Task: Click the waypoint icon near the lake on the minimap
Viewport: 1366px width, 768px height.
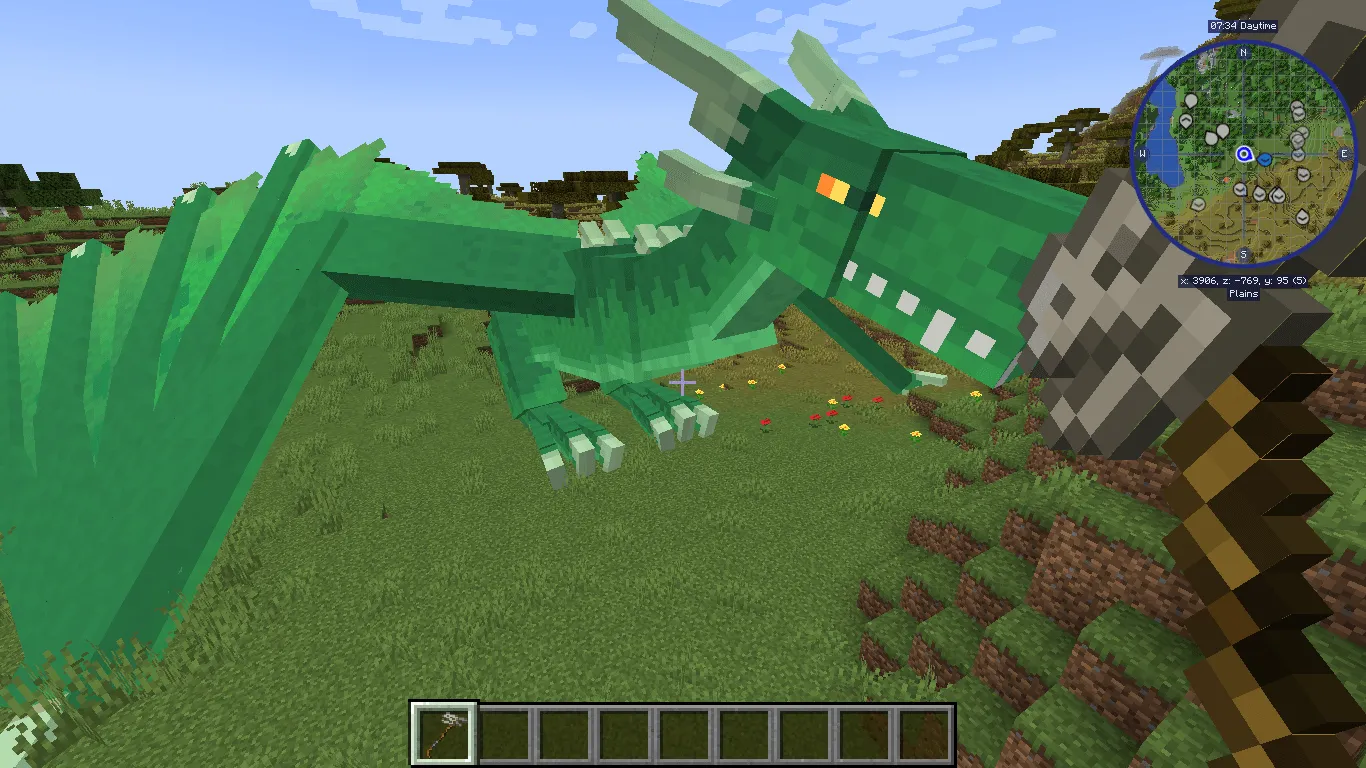Action: click(1190, 99)
